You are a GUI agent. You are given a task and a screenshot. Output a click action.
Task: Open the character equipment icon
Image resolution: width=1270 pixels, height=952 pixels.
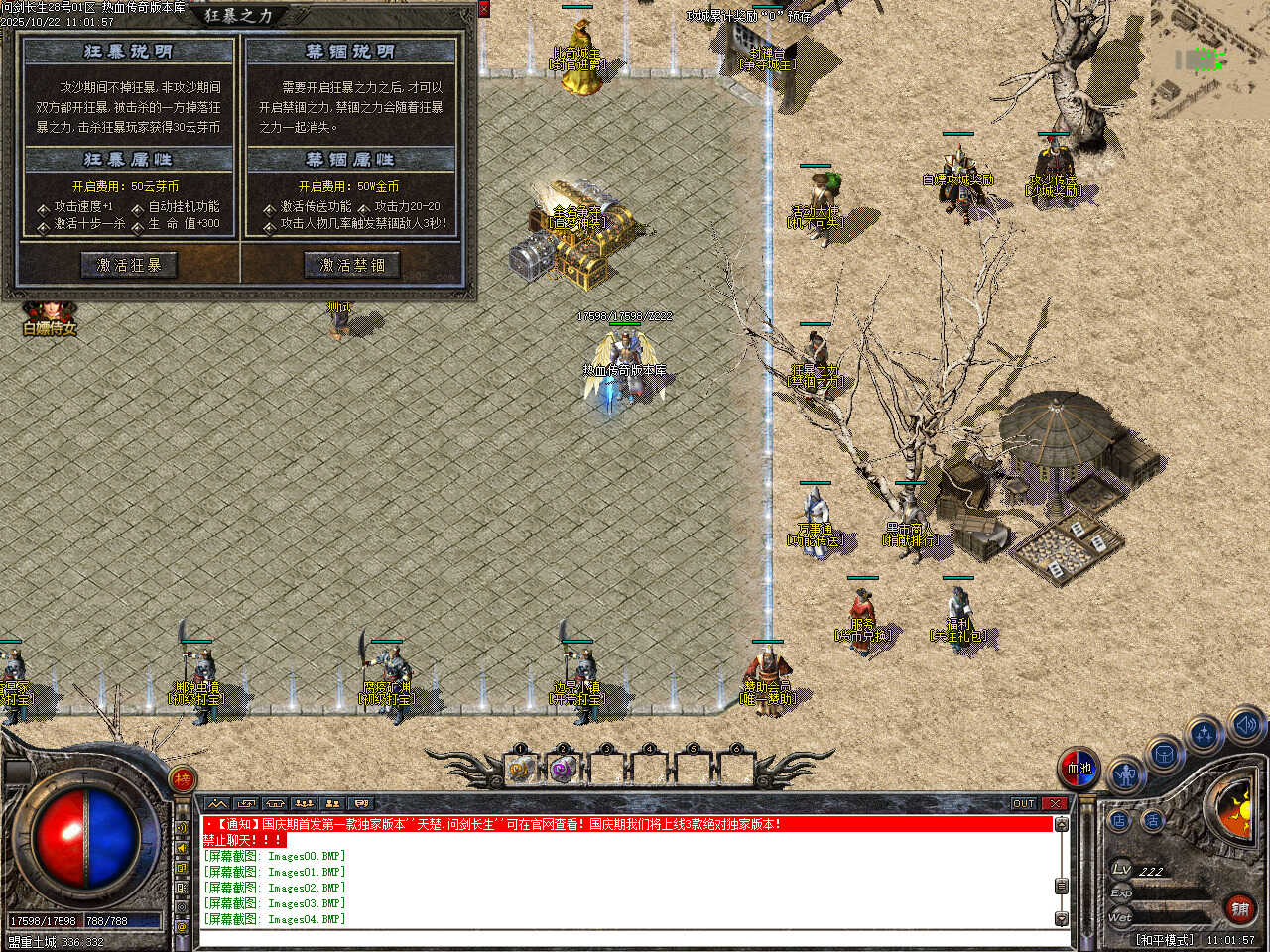(x=1124, y=773)
